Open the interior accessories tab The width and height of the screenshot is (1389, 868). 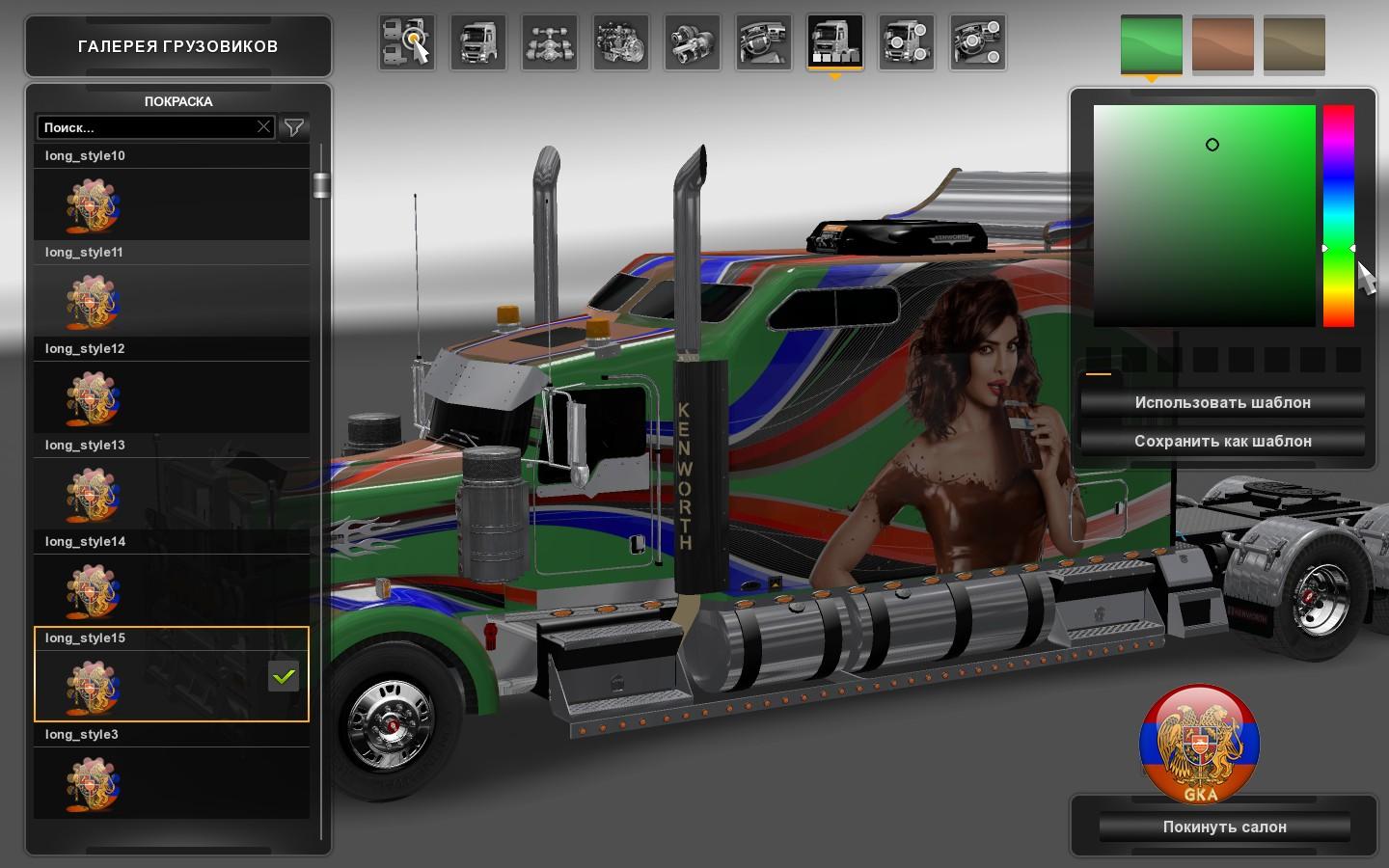pyautogui.click(x=977, y=42)
